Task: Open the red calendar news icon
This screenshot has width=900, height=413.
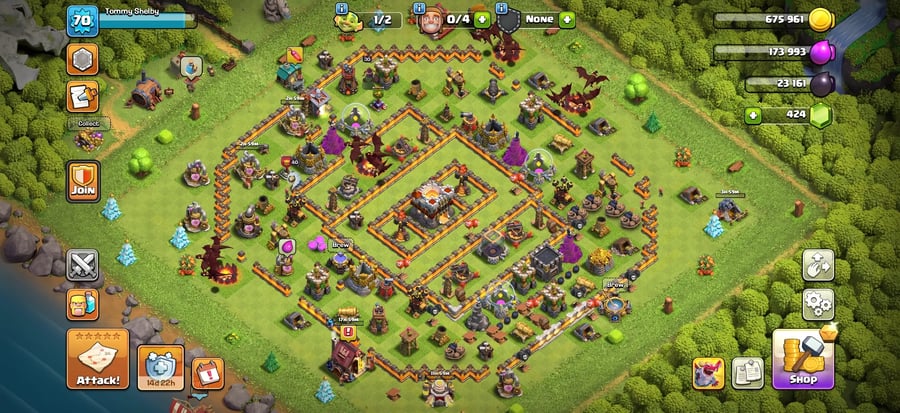Action: point(207,372)
